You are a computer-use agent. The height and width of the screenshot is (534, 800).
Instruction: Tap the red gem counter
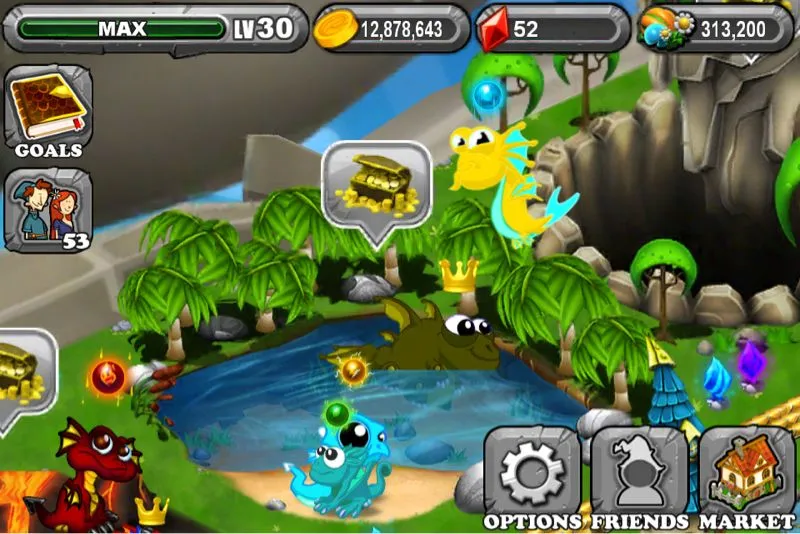[x=551, y=29]
